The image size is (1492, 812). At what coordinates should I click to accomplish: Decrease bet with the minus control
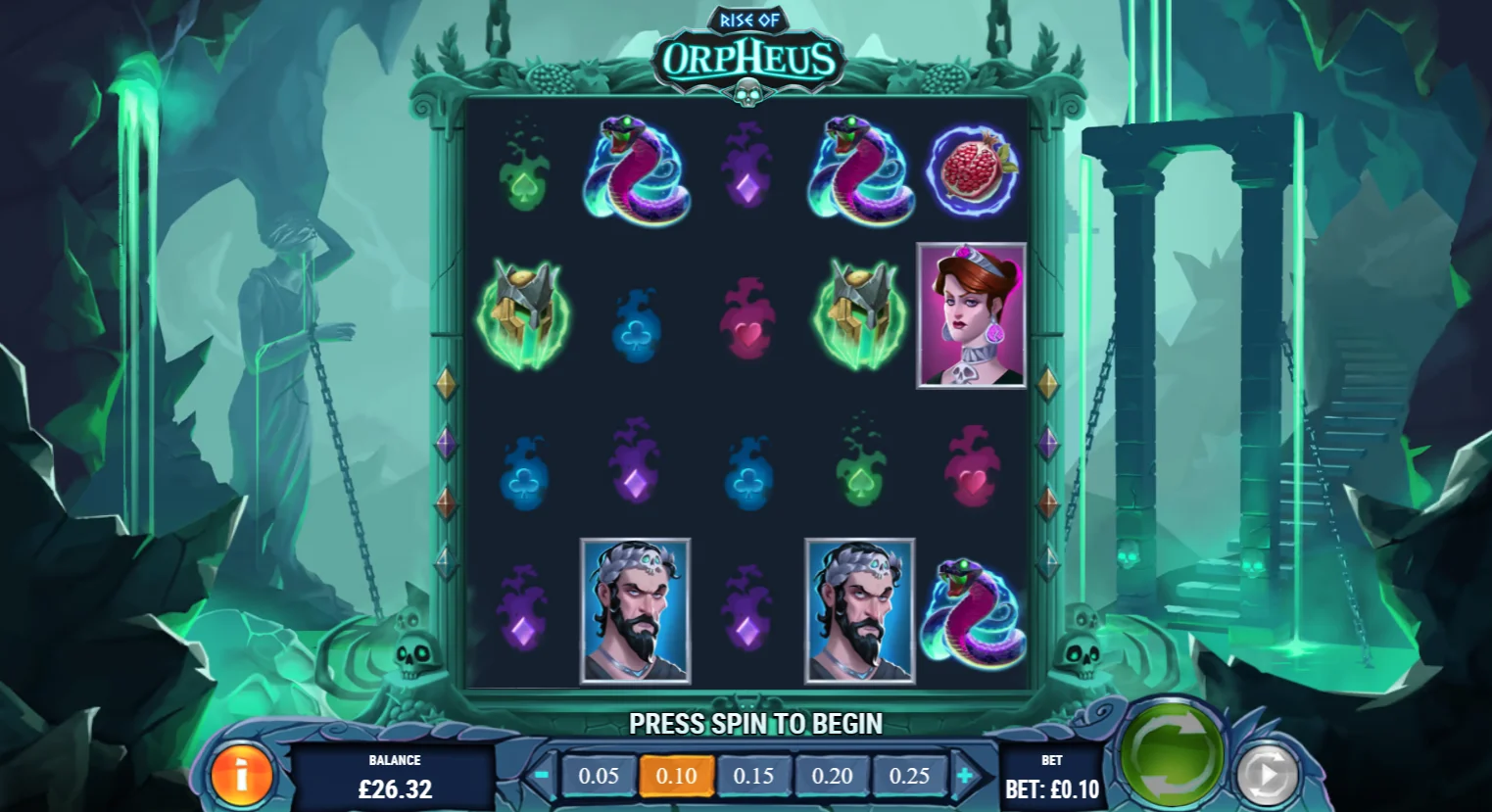tap(546, 776)
